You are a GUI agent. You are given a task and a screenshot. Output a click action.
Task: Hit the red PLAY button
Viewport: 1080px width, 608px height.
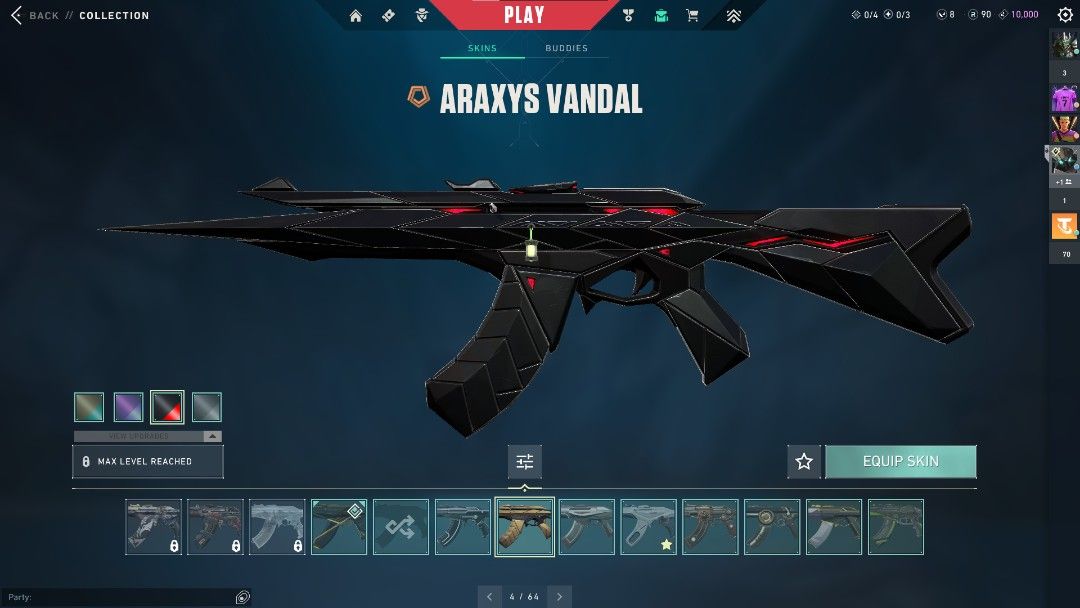(x=524, y=15)
